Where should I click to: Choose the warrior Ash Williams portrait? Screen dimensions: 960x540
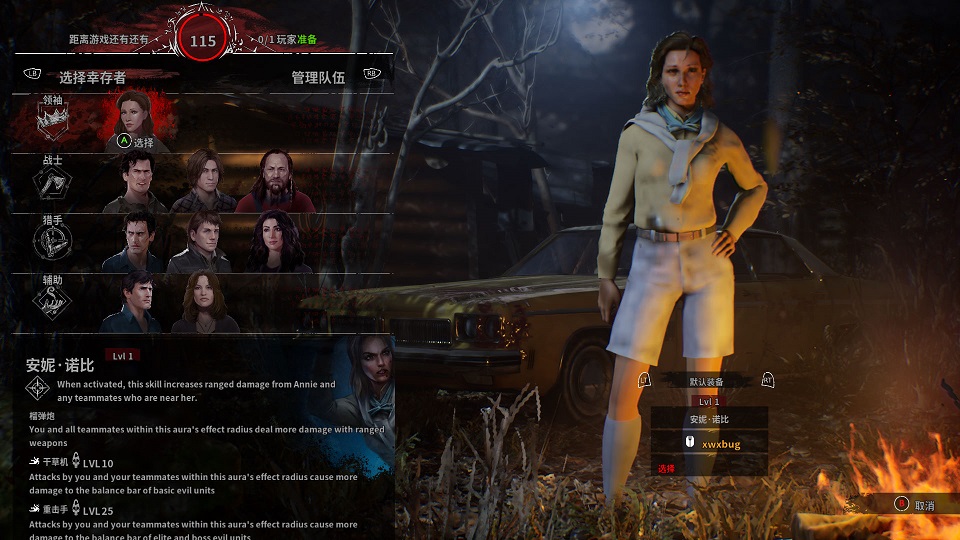pyautogui.click(x=139, y=183)
